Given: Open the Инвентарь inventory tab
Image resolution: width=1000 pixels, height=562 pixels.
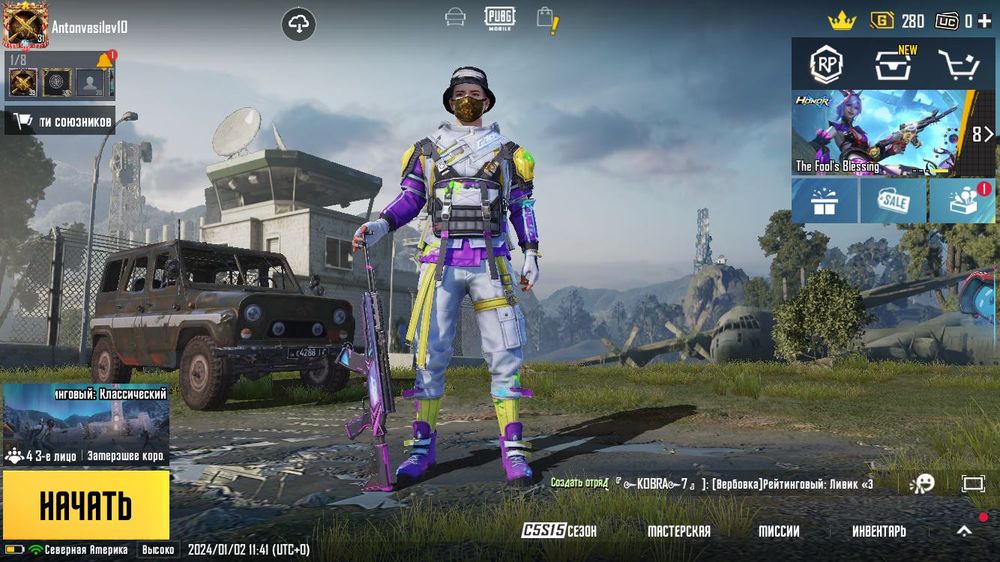Looking at the screenshot, I should pyautogui.click(x=879, y=531).
